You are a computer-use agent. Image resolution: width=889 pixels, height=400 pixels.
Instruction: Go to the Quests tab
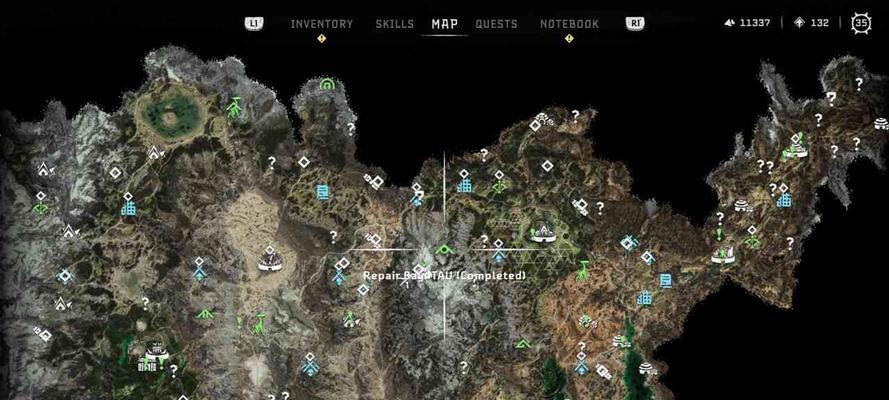[x=496, y=24]
